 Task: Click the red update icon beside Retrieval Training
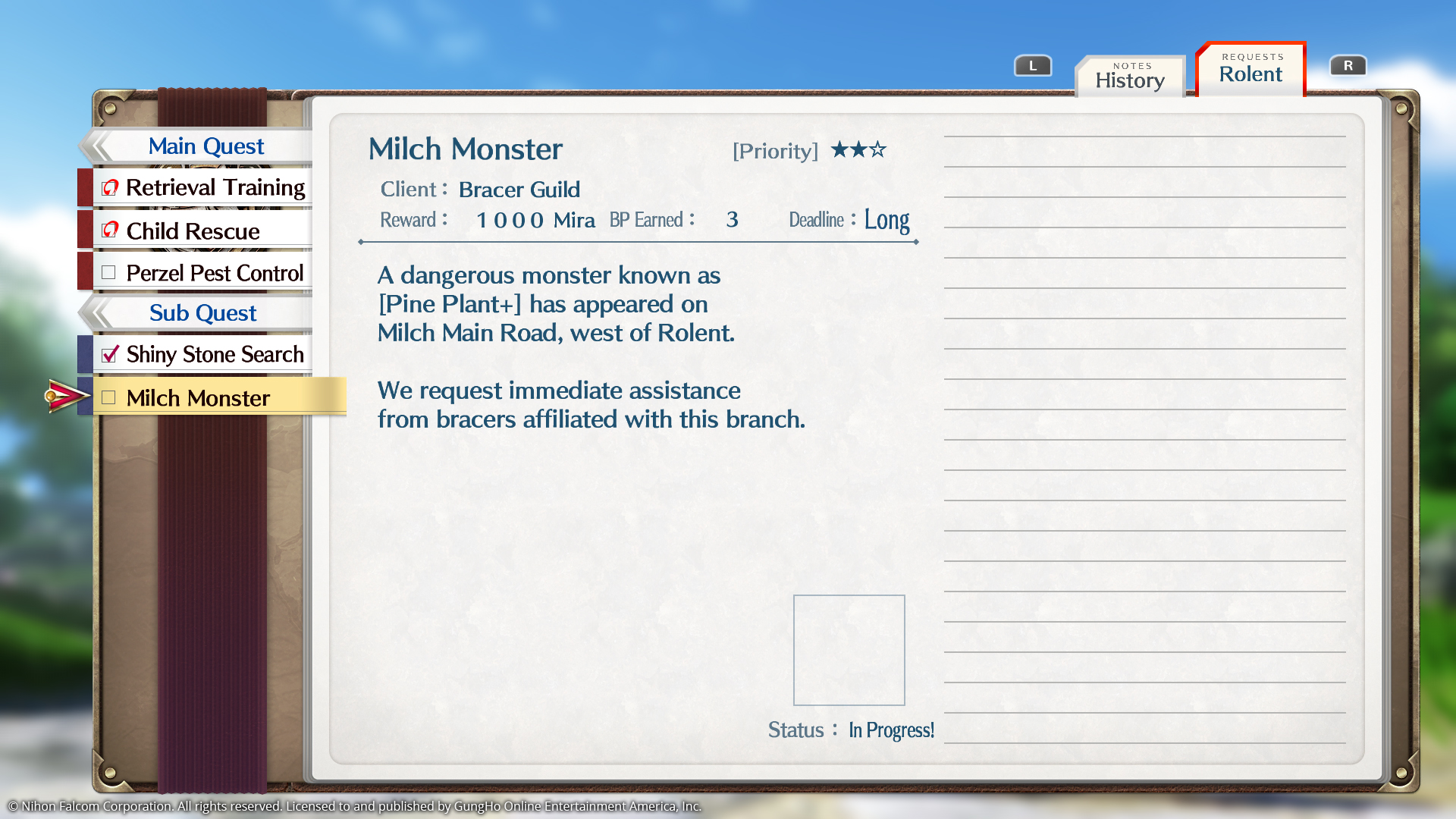(108, 187)
